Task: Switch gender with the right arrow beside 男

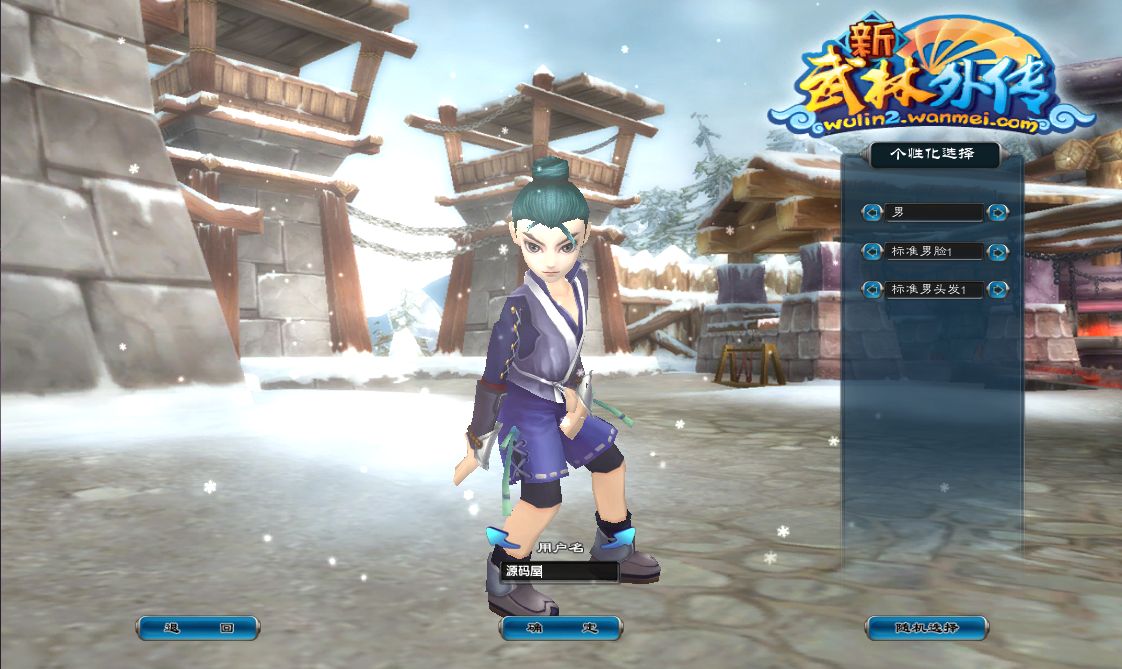Action: point(996,212)
